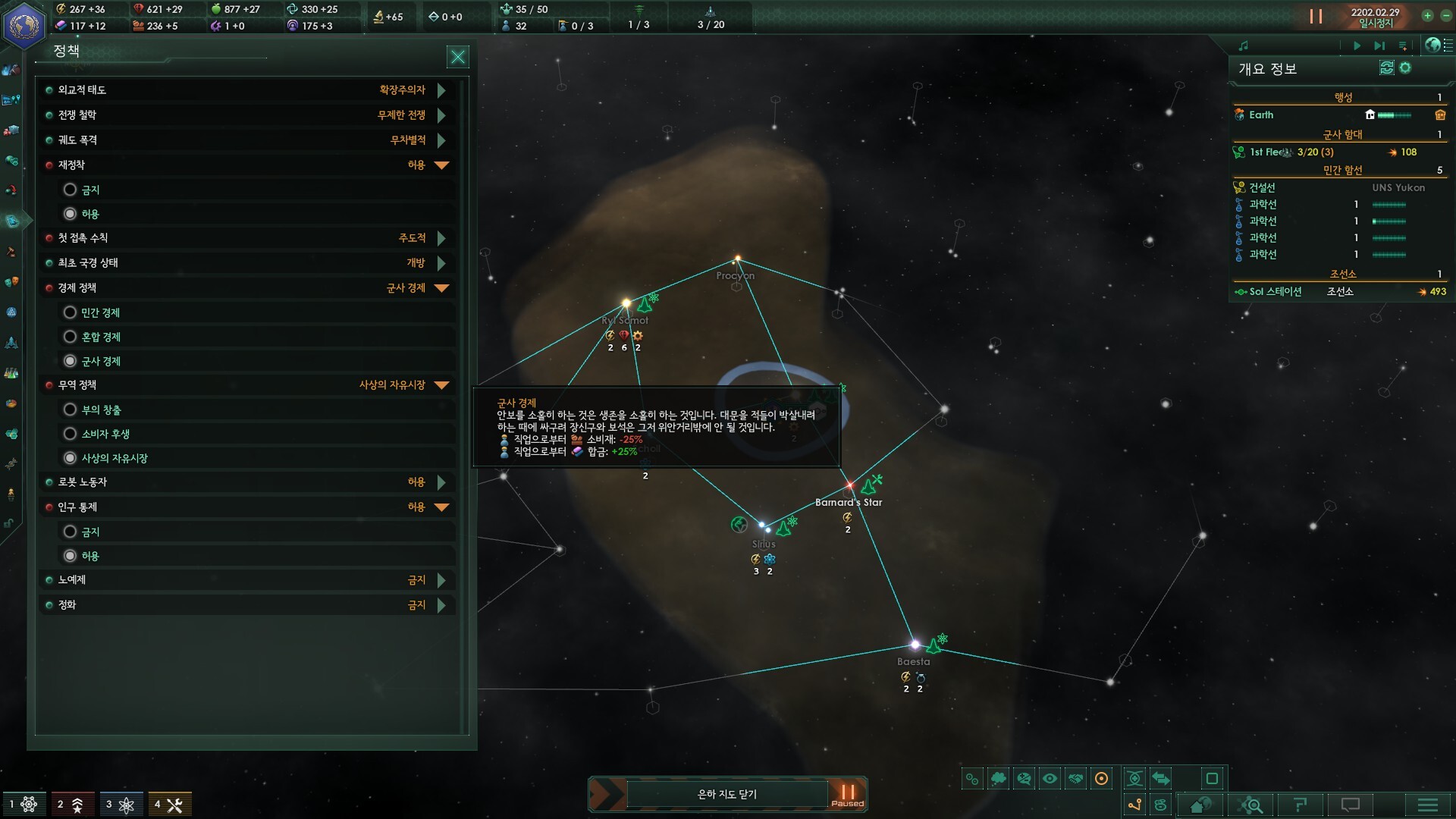
Task: Click the 은하 지도 닫기 button
Action: [x=726, y=794]
